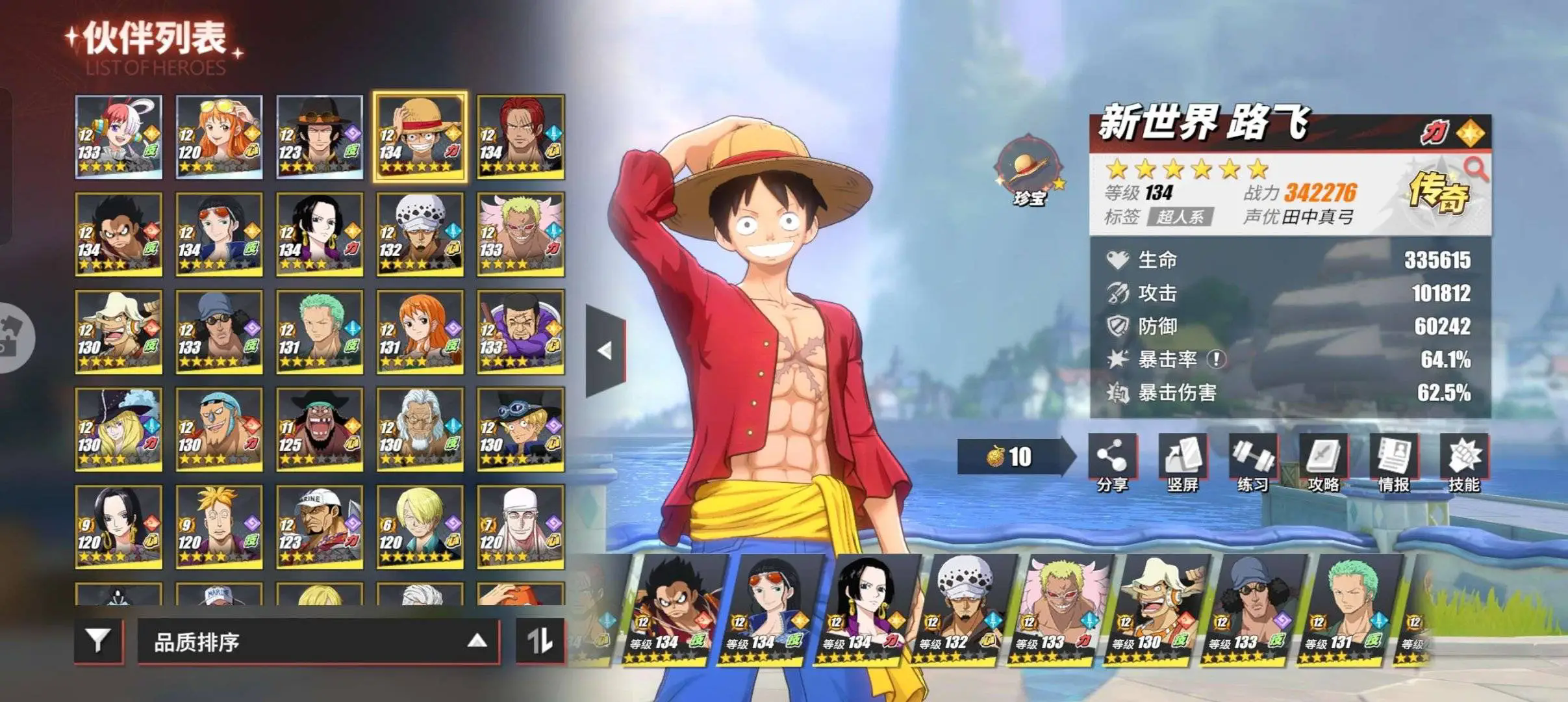
Task: Select orange-haired Nami with sunglasses portrait
Action: (x=219, y=137)
